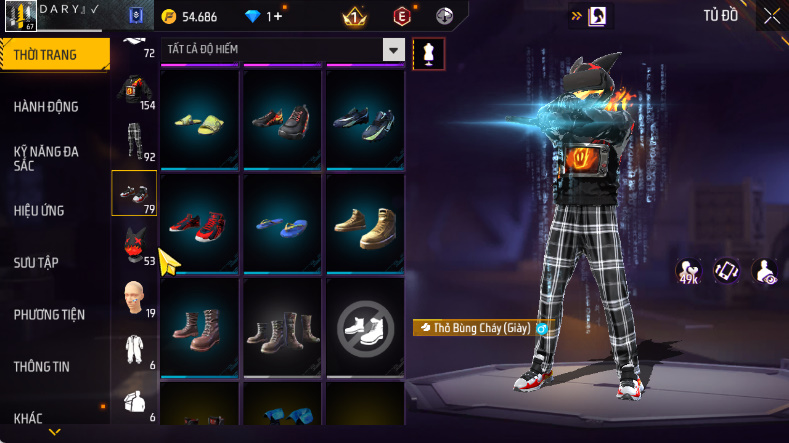
Task: Open the Tất Cả Độ Hiếm rarity dropdown
Action: [393, 50]
